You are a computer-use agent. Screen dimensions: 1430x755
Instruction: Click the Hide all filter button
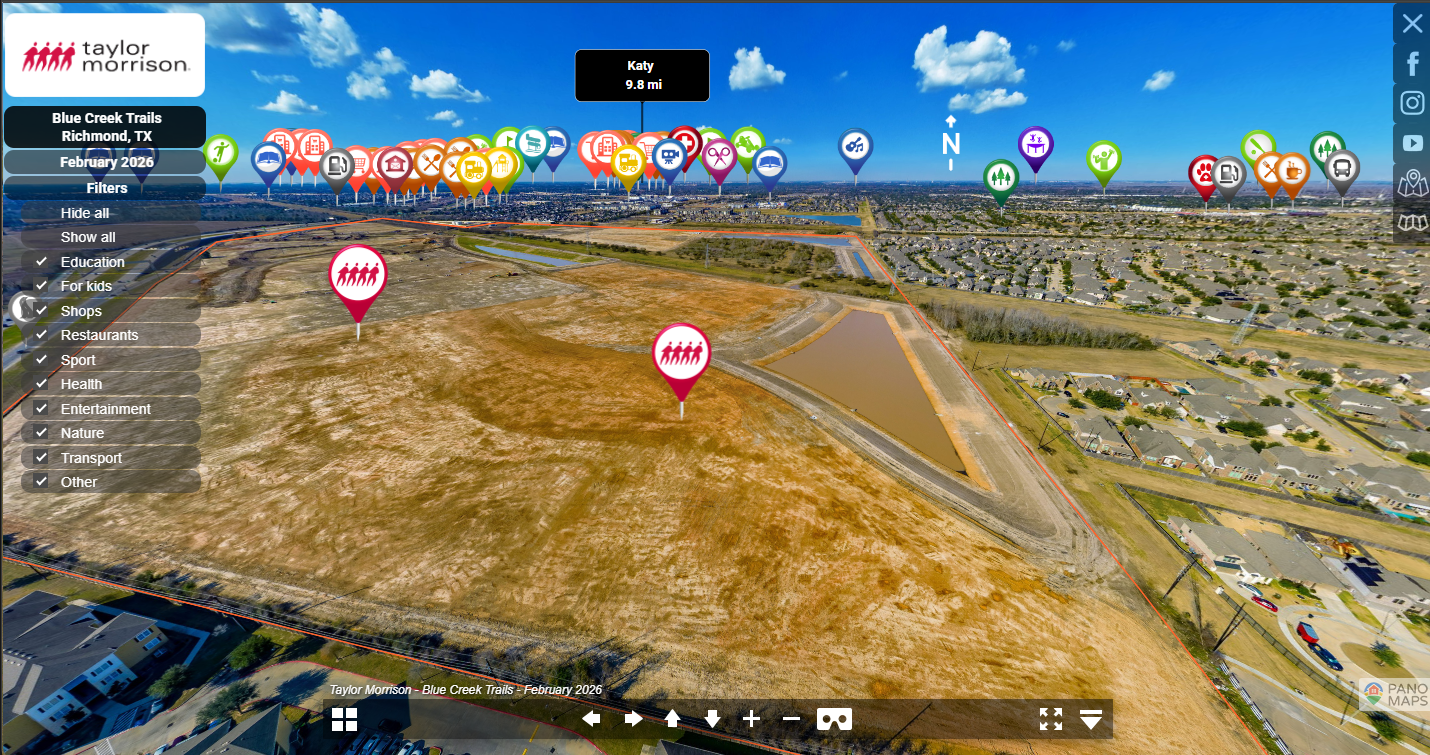pos(85,213)
